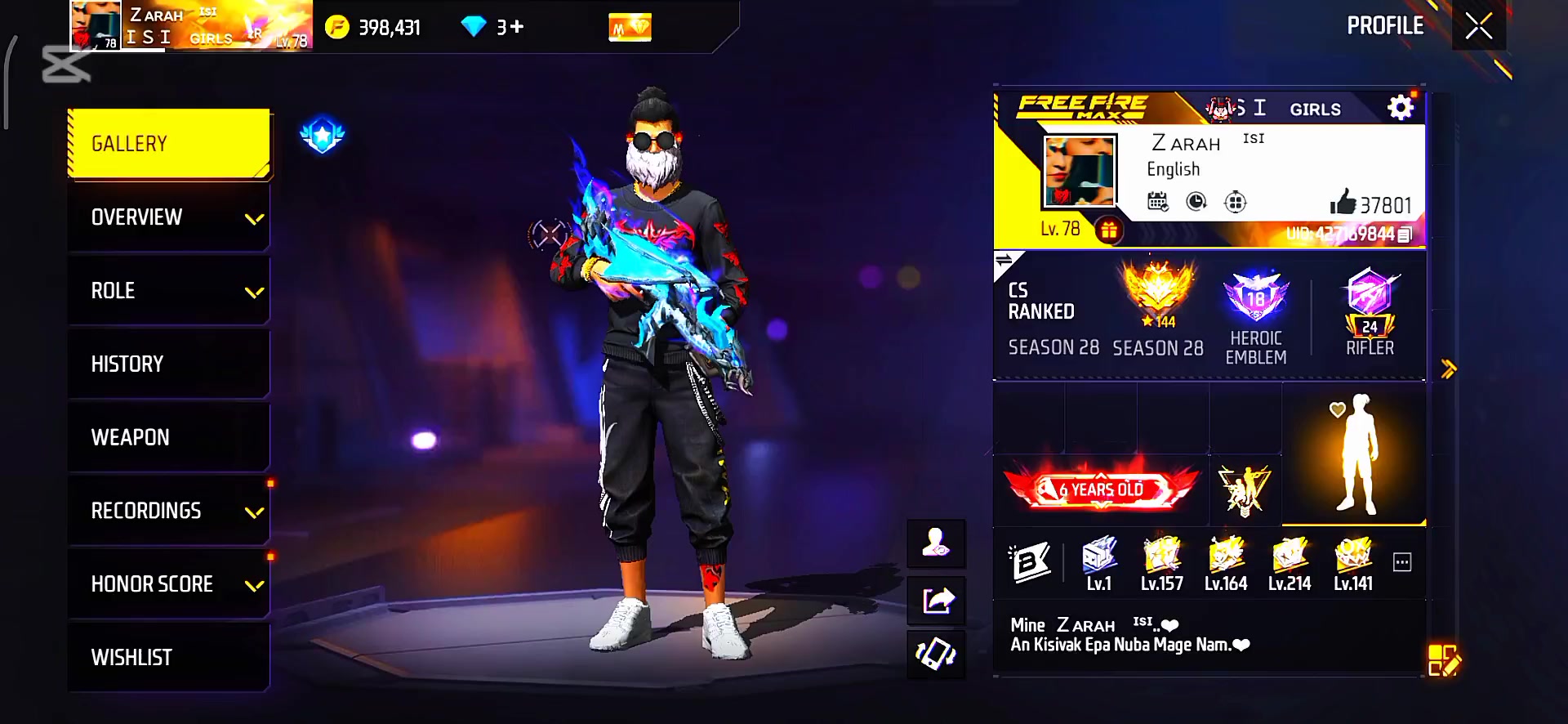Screen dimensions: 1568x724
Task: Tap the gift icon beside level
Action: [x=1108, y=230]
